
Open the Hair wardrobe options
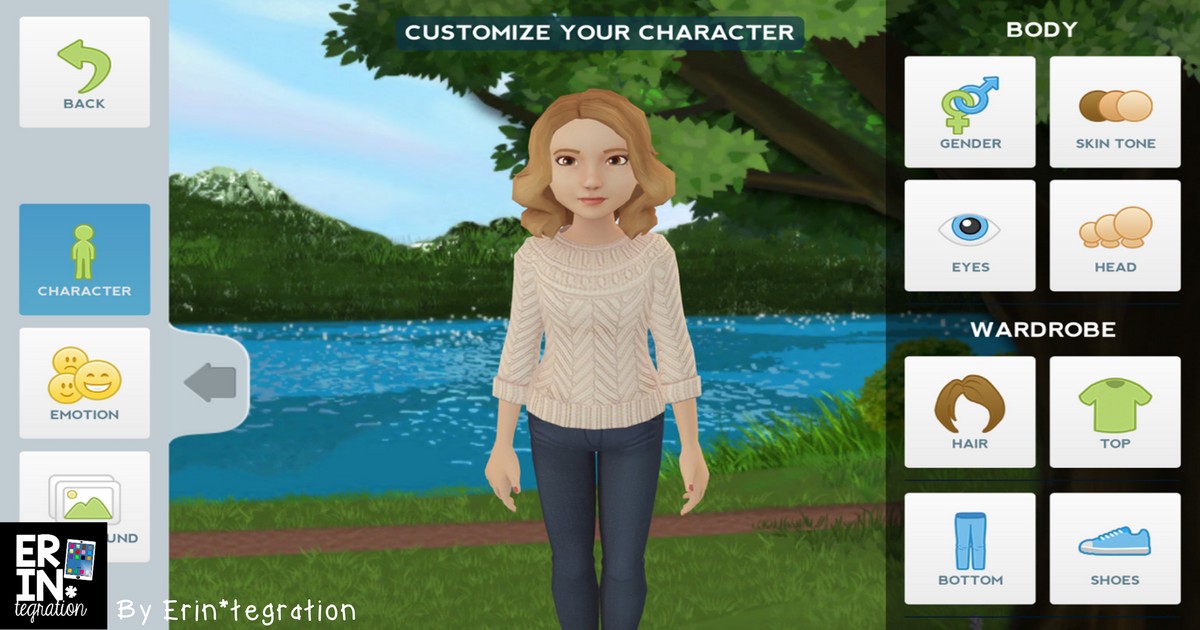click(969, 412)
